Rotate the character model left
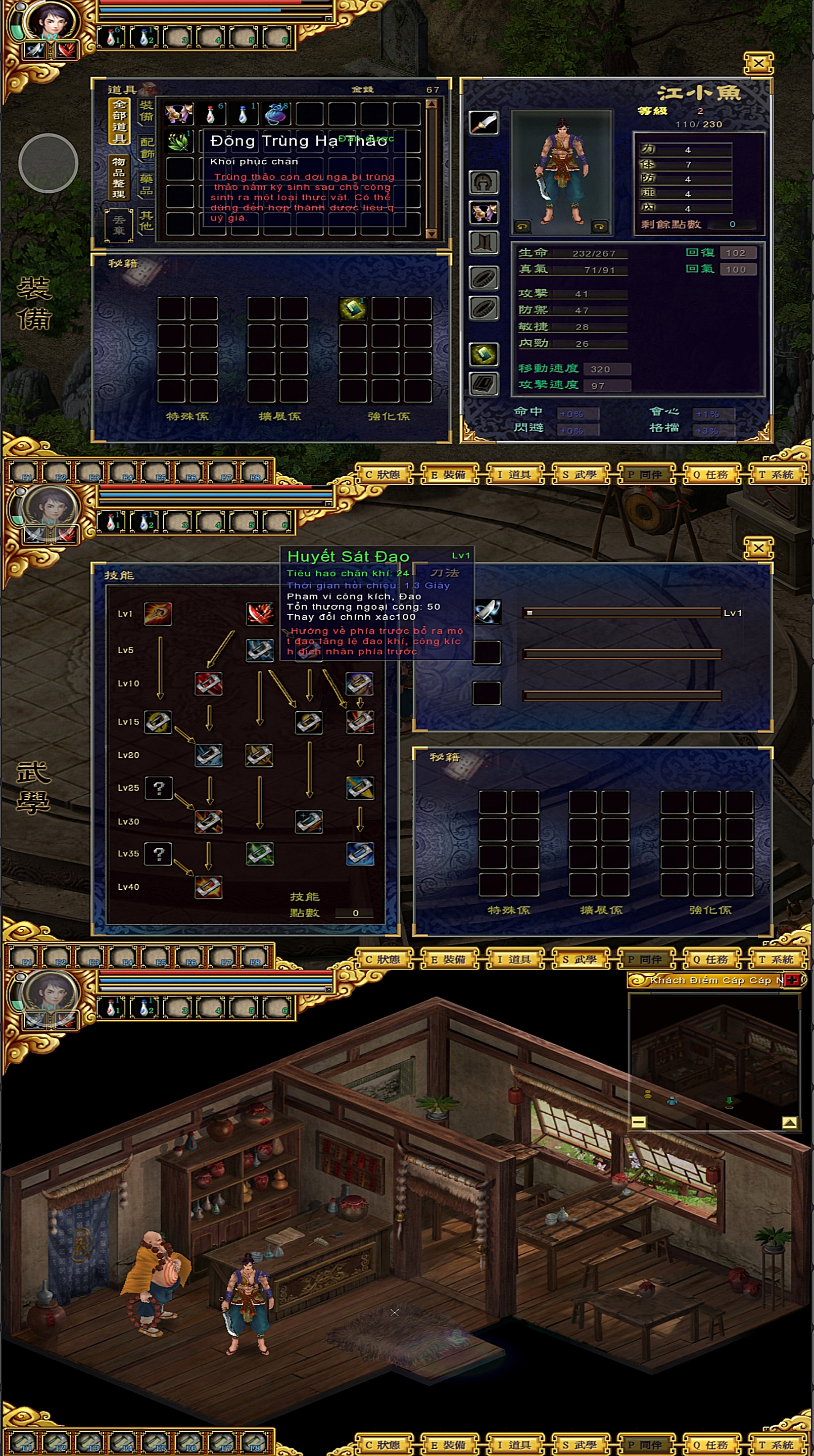Screen dimensions: 814x1456 click(x=522, y=226)
